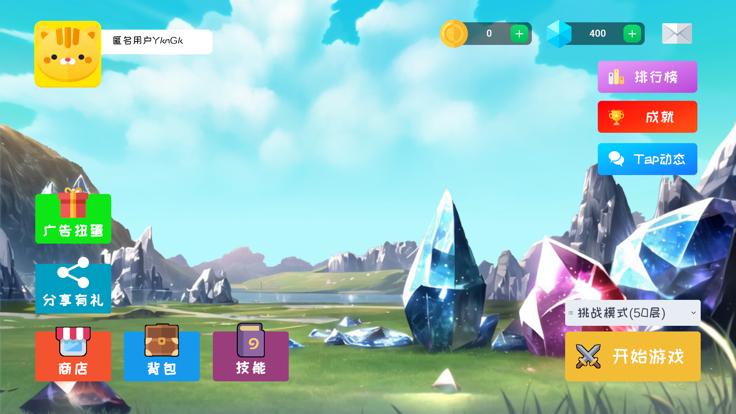Screen dimensions: 736x414
Task: Expand the 挑战模式(50层) mode dropdown
Action: coord(633,313)
